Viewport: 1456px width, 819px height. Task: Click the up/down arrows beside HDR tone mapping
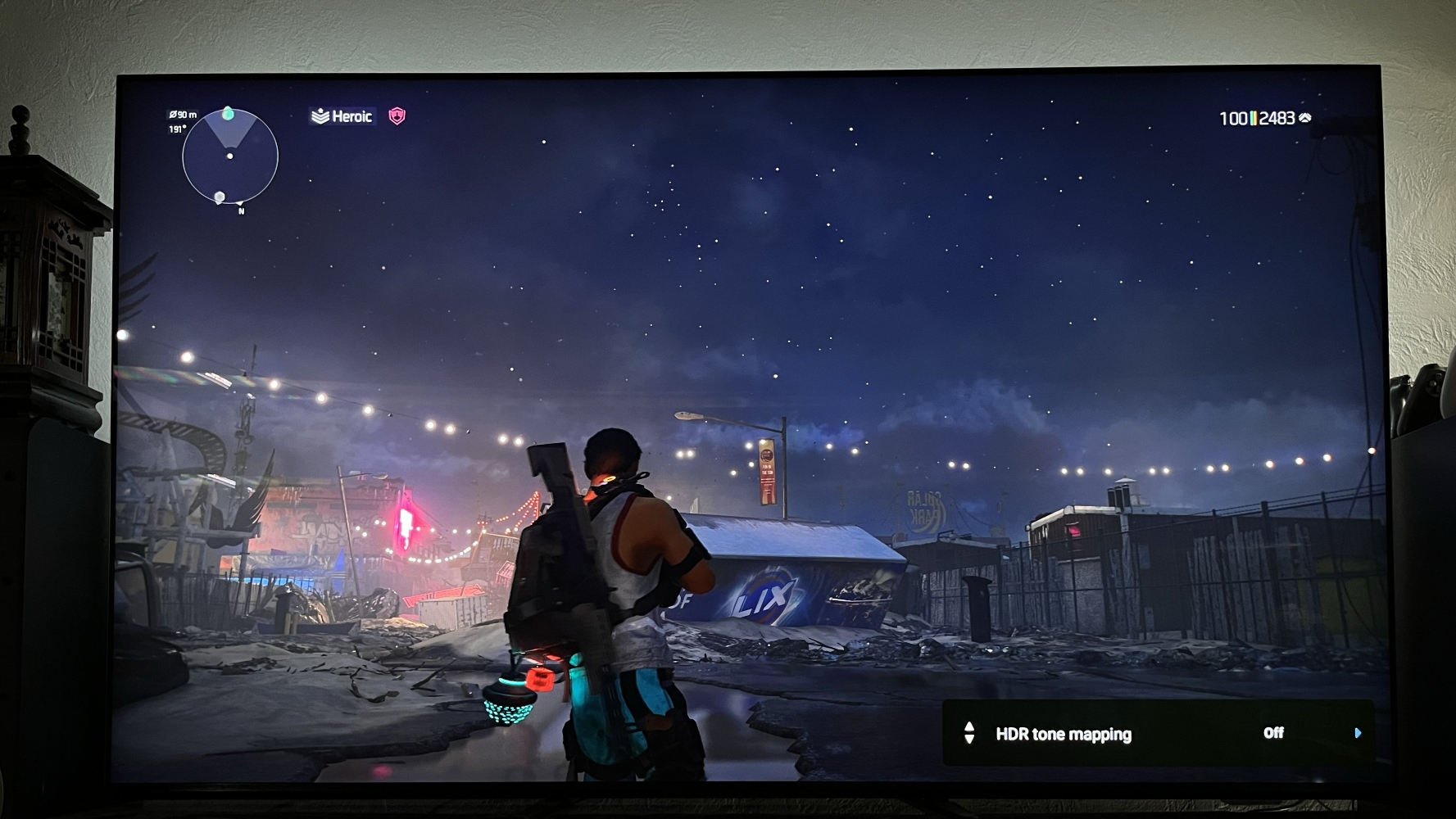(969, 733)
